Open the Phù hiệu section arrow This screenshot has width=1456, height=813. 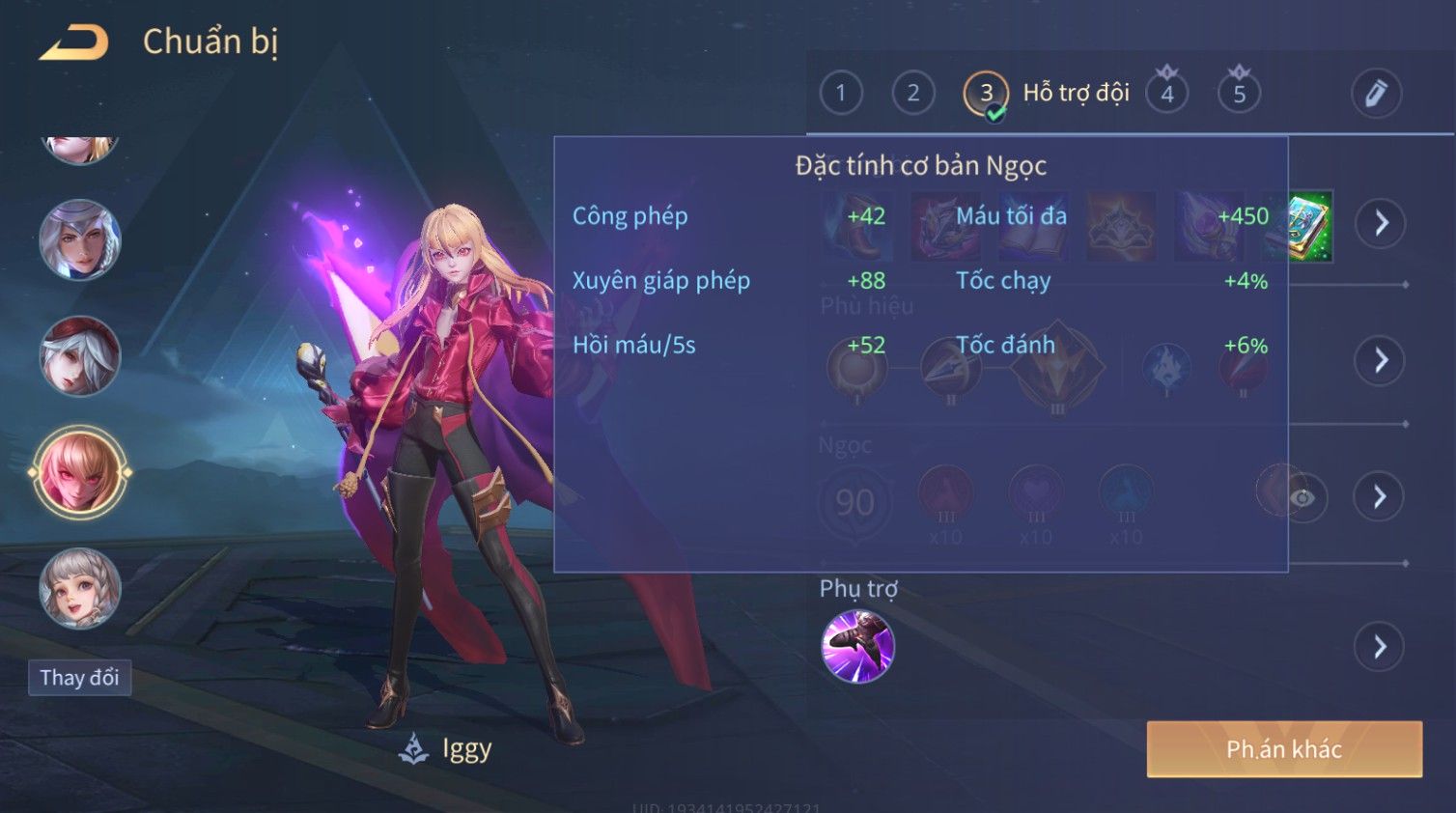coord(1380,360)
